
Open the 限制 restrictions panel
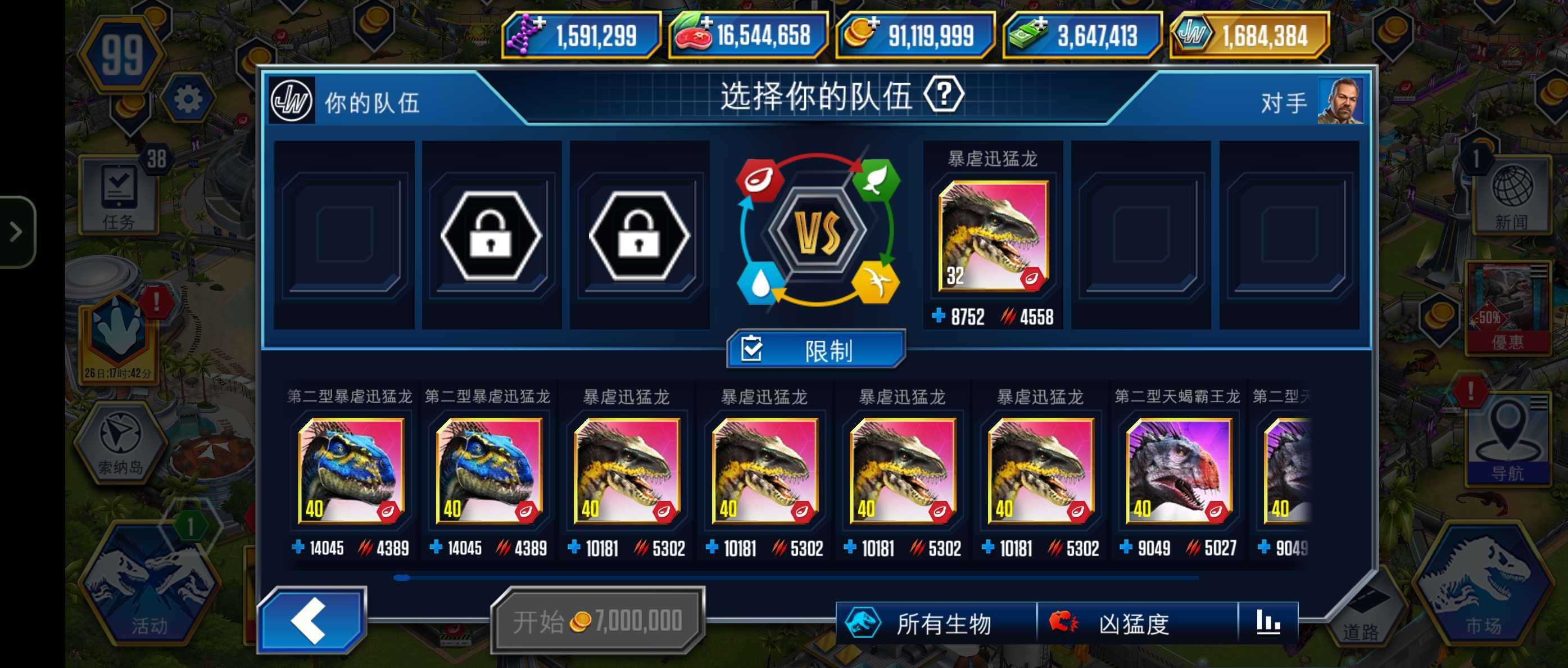point(815,350)
